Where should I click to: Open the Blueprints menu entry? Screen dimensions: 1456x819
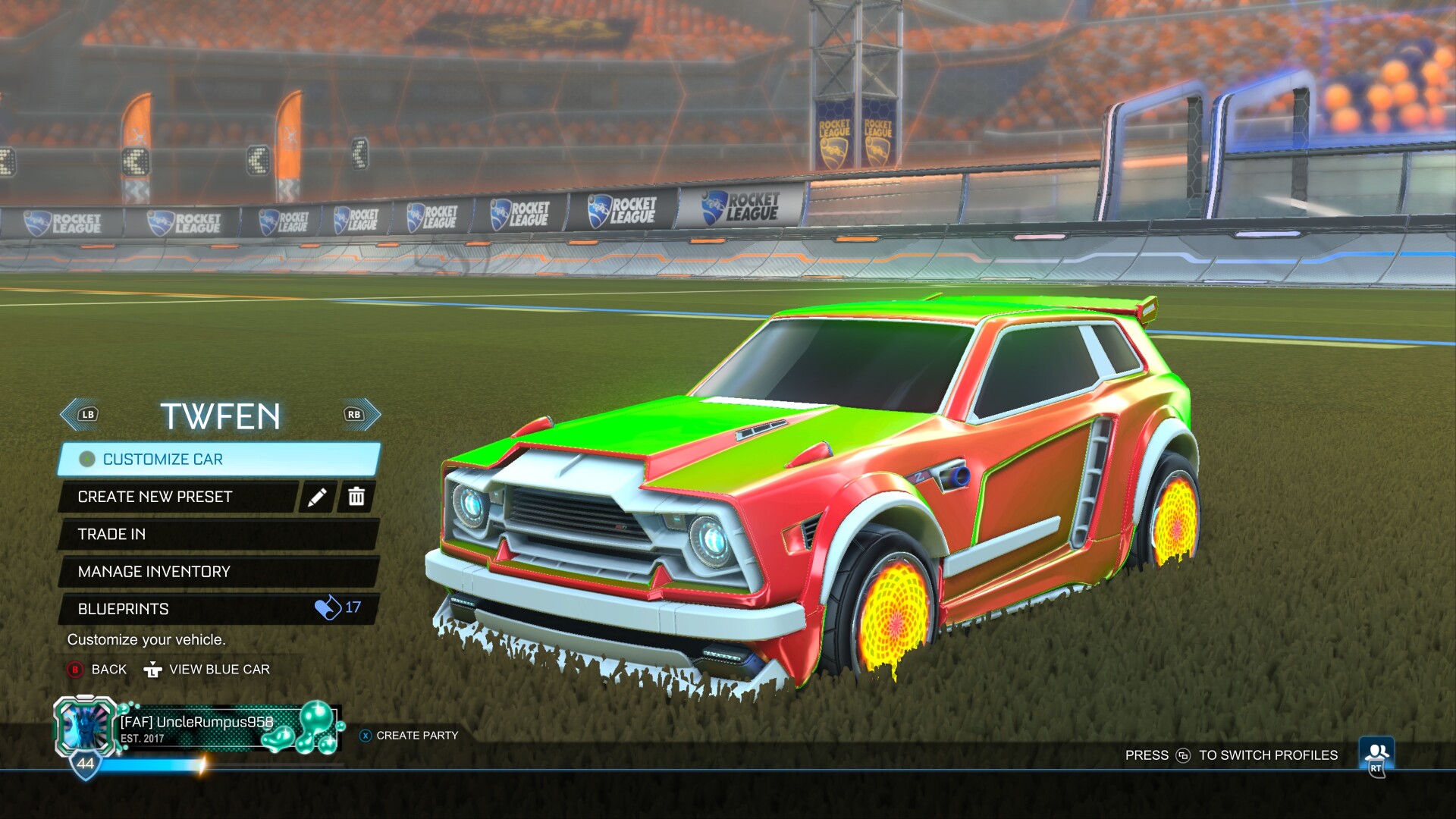218,609
